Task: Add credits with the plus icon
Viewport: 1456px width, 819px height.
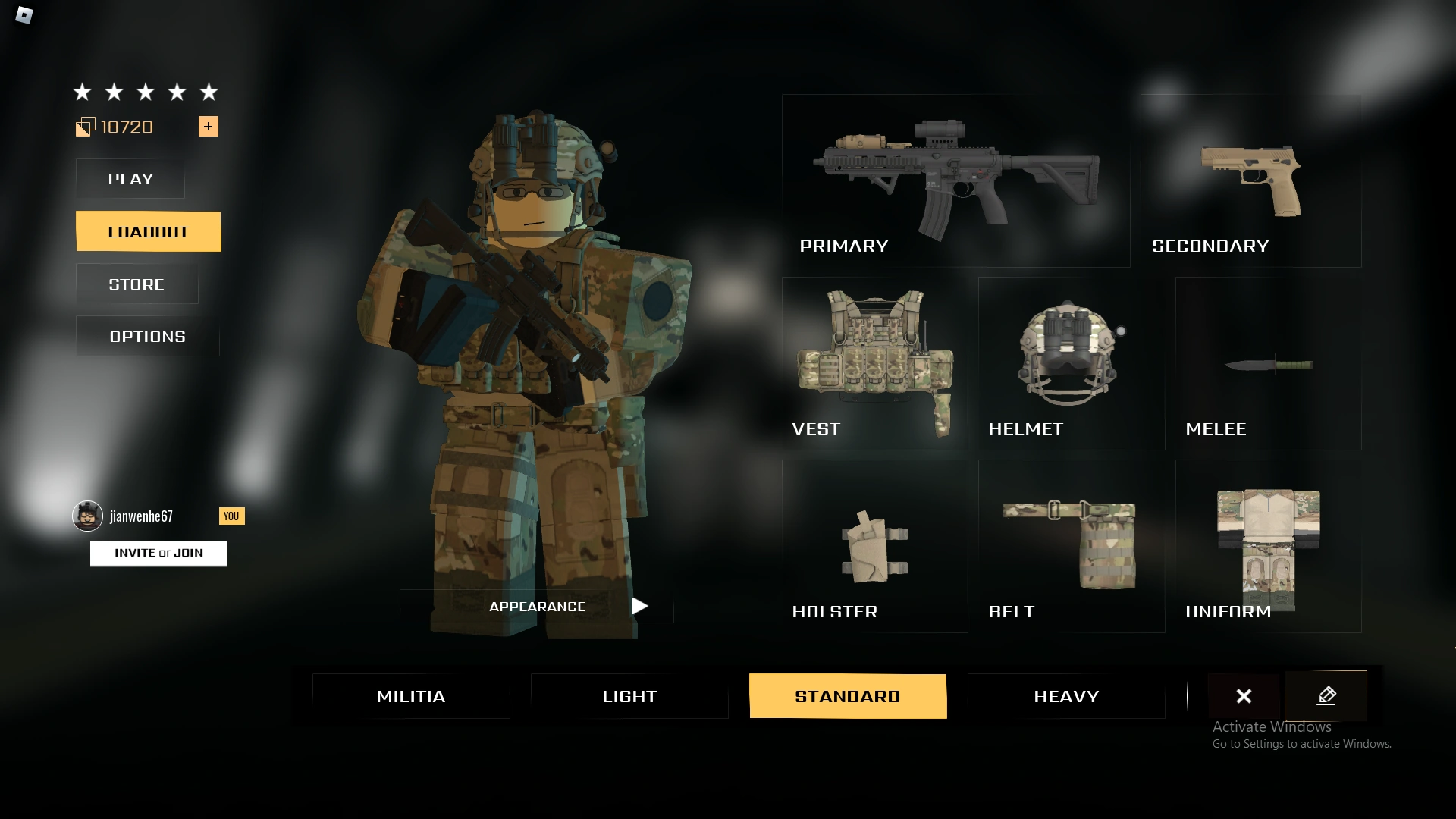Action: coord(209,127)
